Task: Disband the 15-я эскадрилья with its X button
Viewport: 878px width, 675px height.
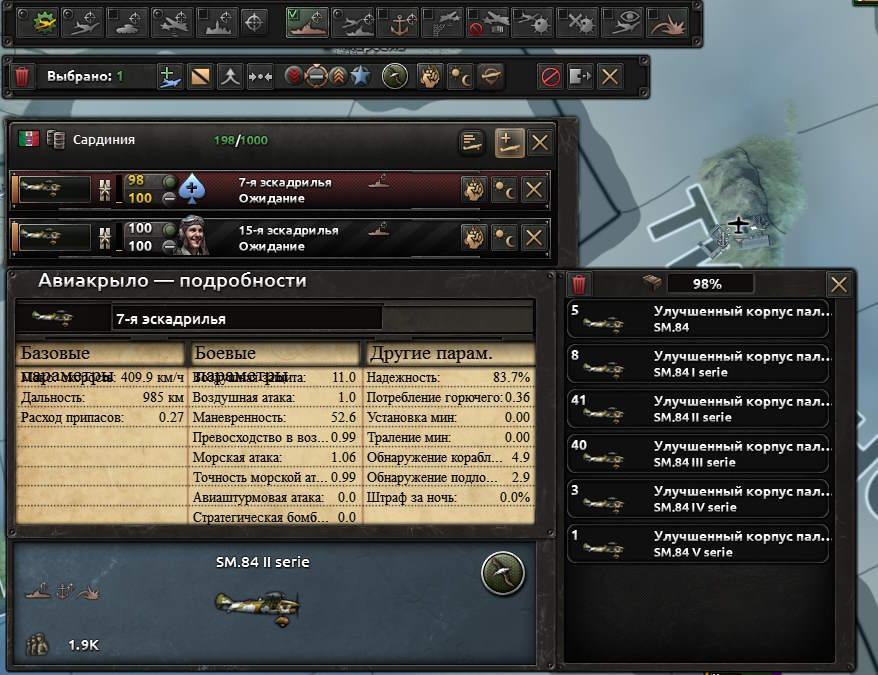Action: point(534,237)
